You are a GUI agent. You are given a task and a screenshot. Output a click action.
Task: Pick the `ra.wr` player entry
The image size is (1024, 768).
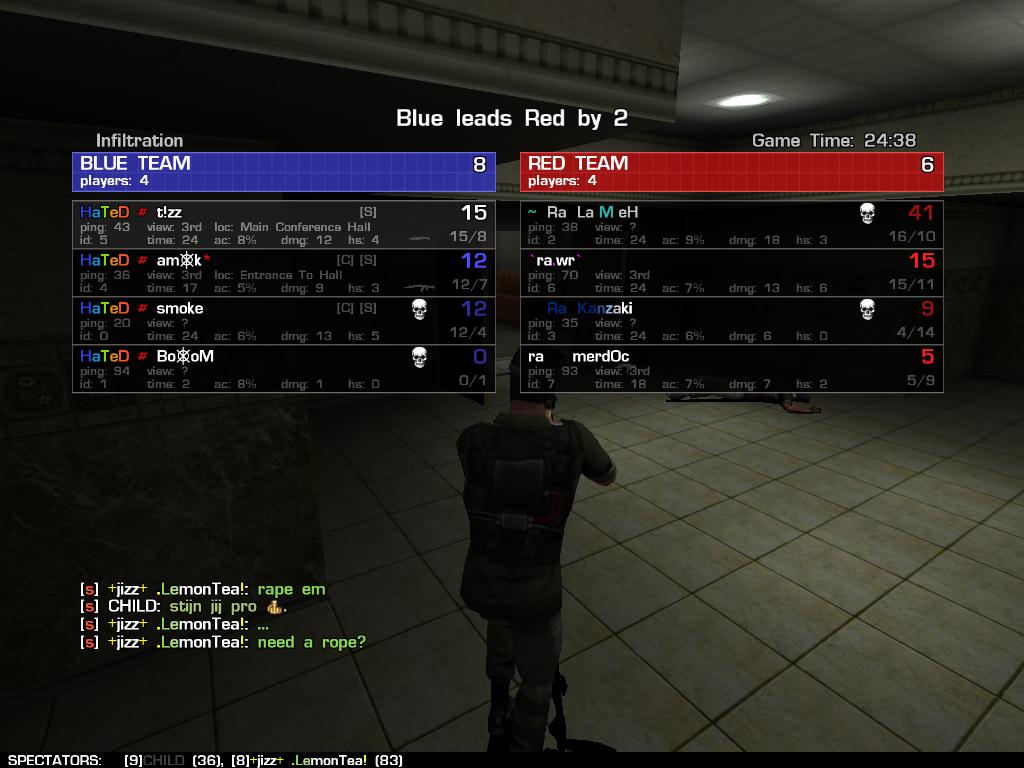tap(731, 273)
